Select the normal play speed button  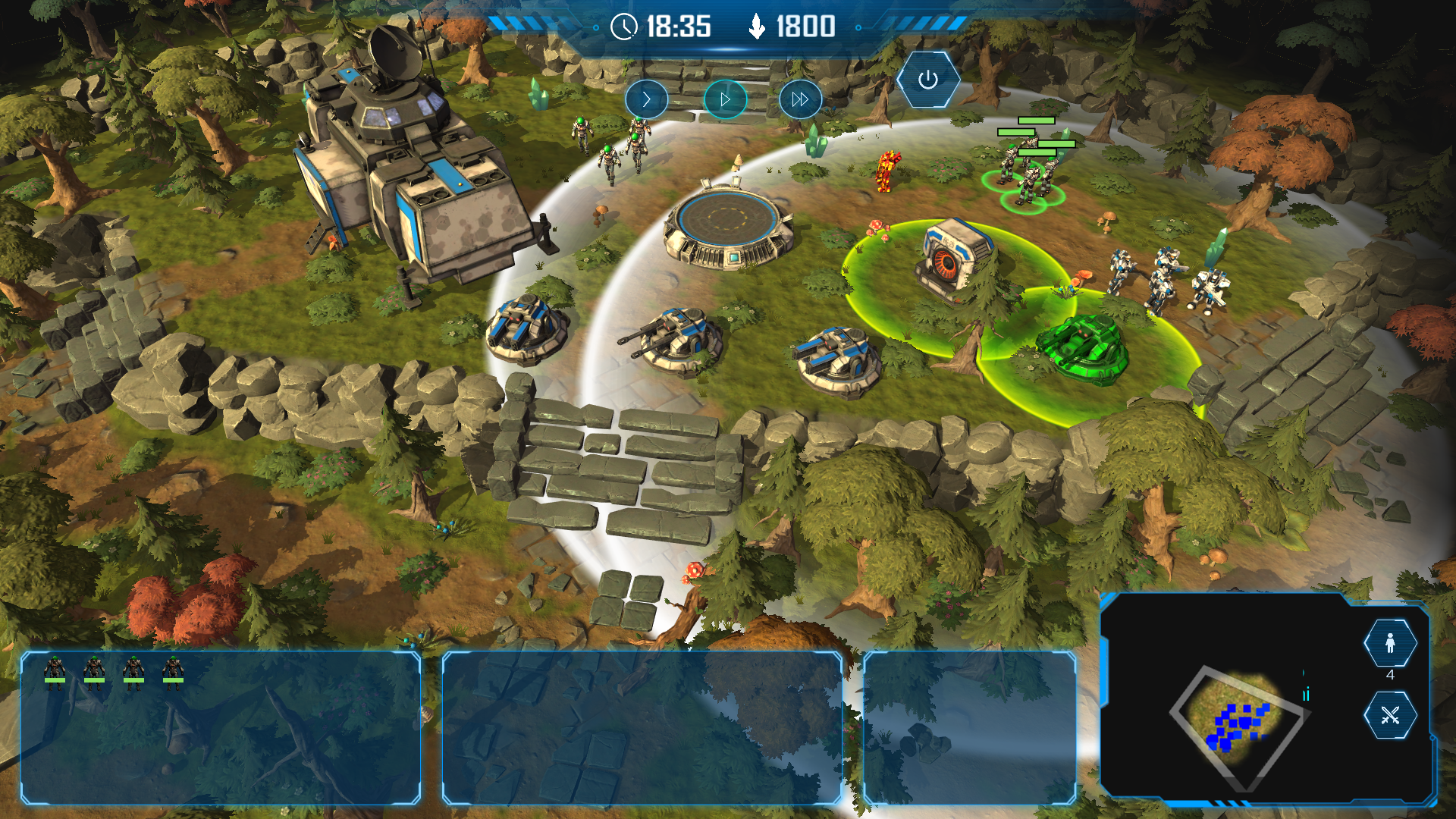click(725, 99)
